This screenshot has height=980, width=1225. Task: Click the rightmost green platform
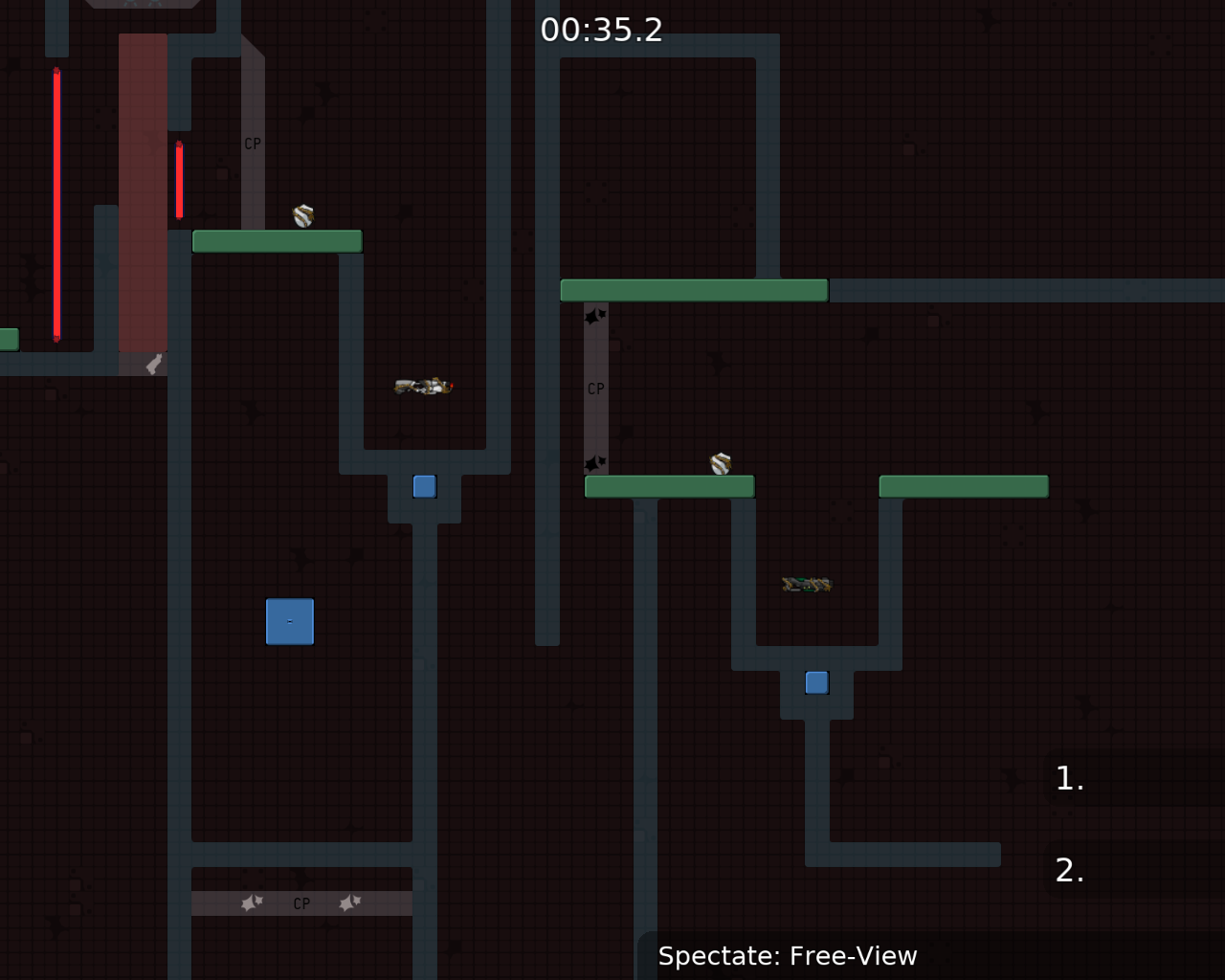(963, 486)
